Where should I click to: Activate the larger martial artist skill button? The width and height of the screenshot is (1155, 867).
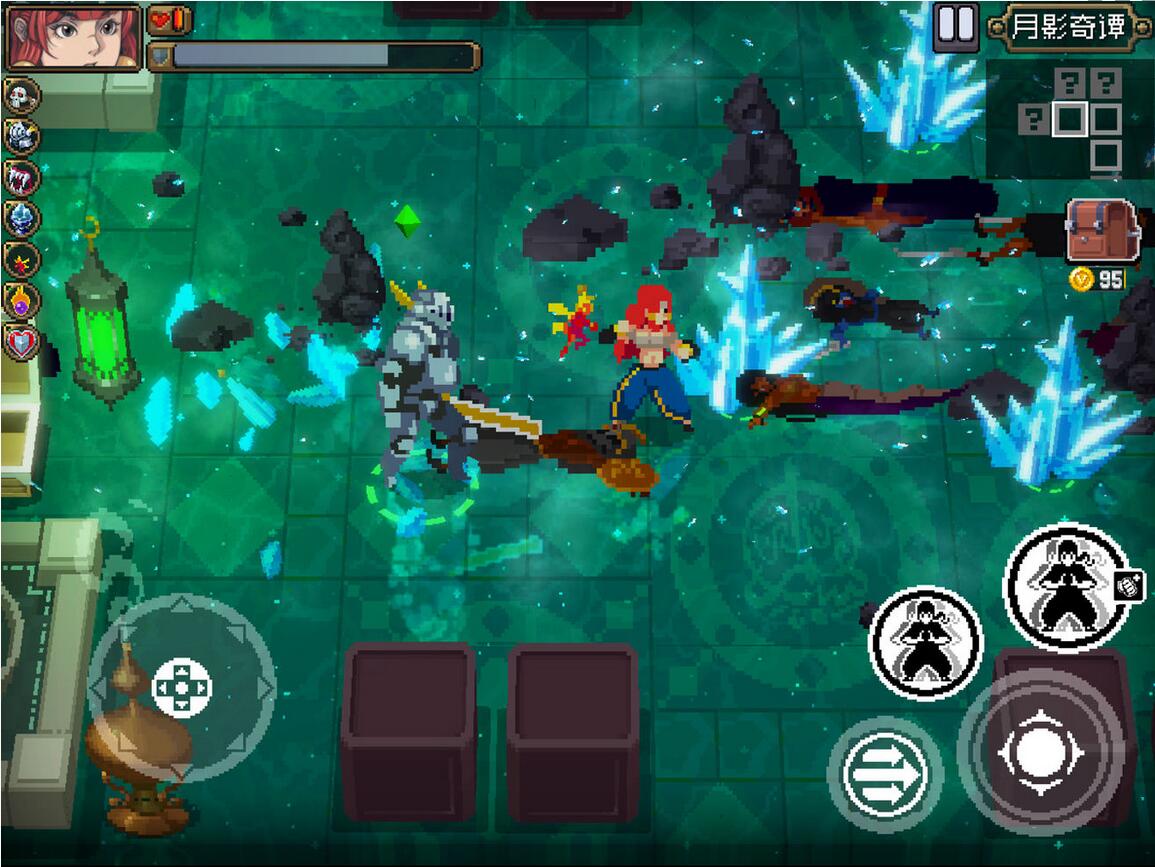[x=1066, y=587]
